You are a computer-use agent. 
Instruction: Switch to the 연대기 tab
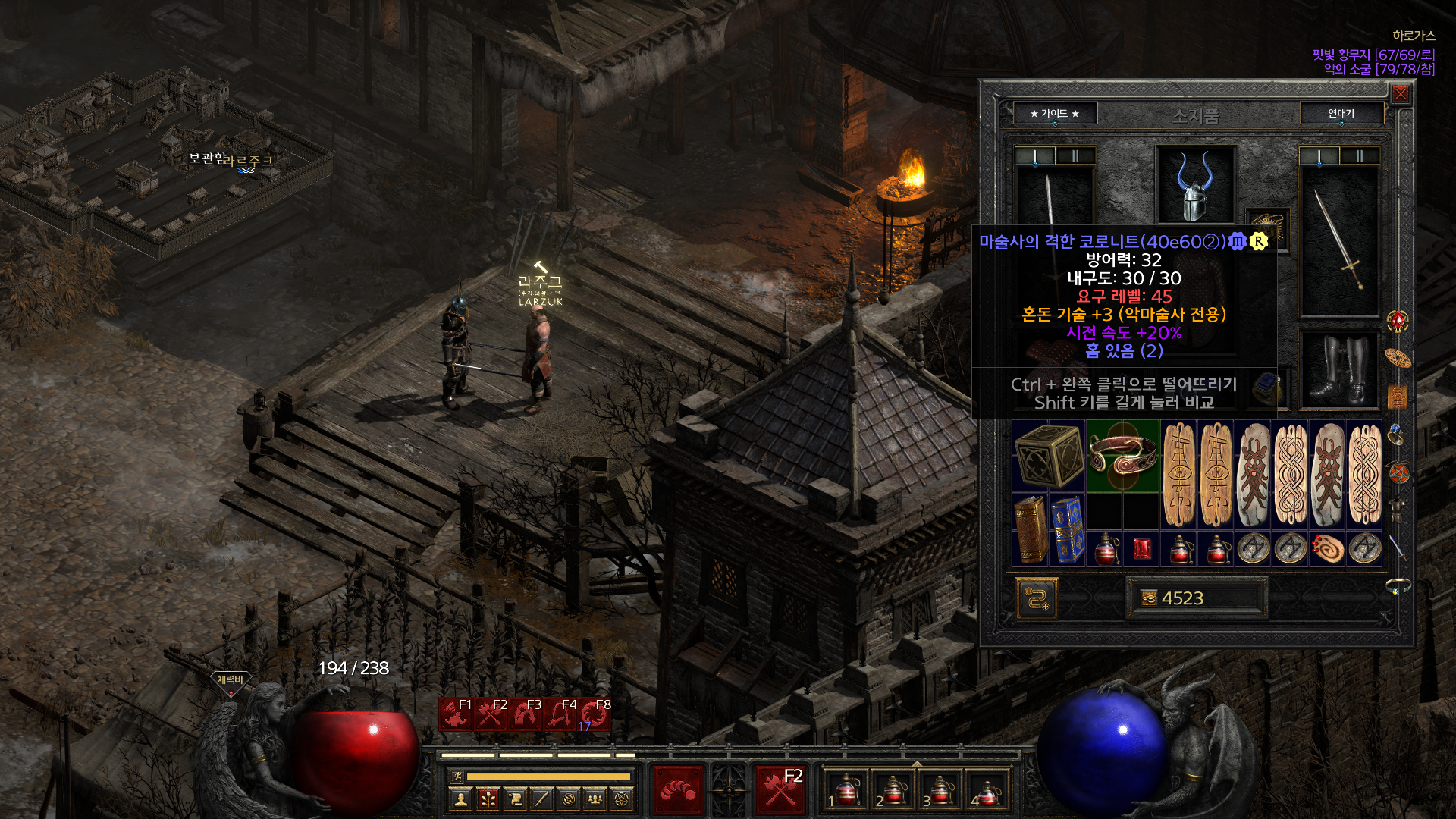tap(1341, 114)
